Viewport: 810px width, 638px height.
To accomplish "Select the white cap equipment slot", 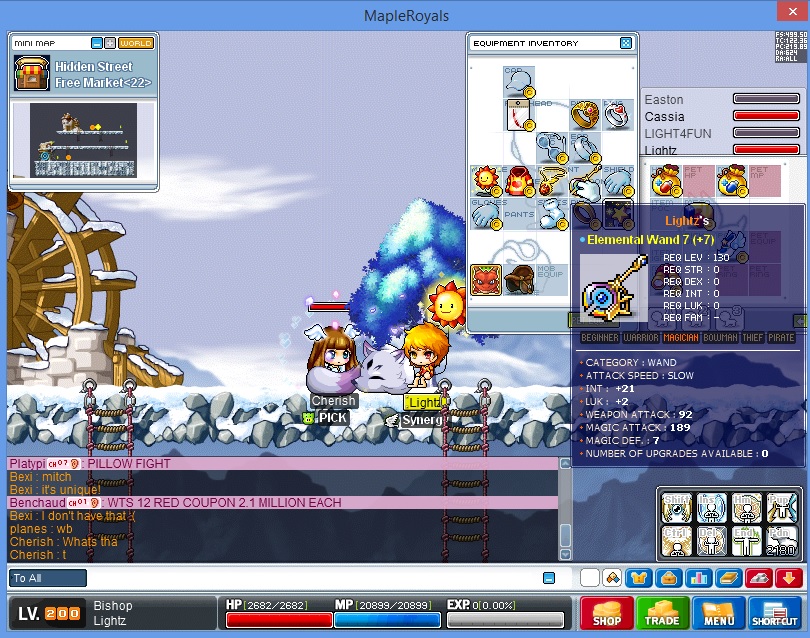I will 518,82.
